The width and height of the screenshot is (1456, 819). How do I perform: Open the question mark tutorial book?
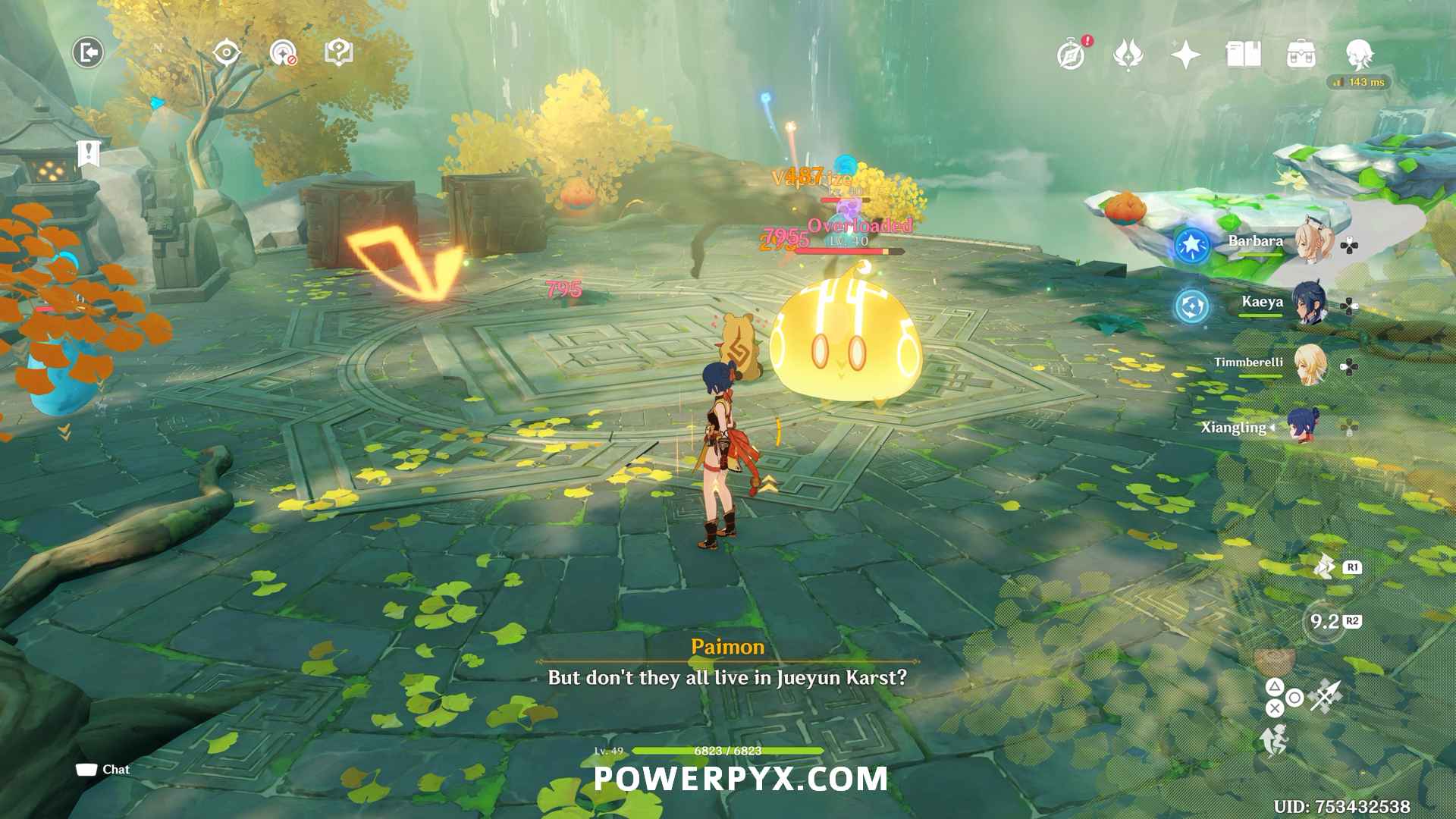tap(338, 52)
